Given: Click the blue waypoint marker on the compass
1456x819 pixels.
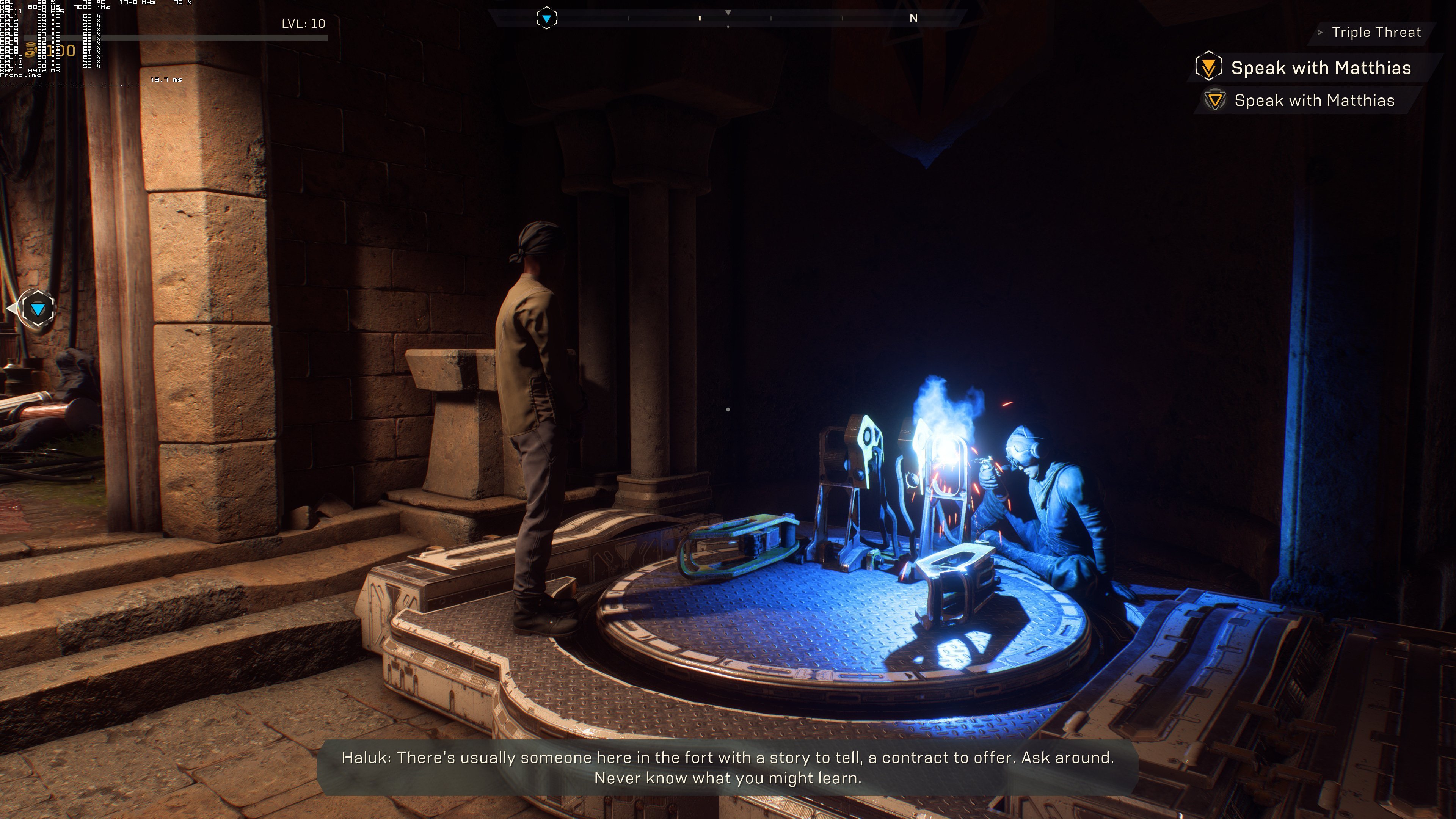Looking at the screenshot, I should (x=546, y=19).
